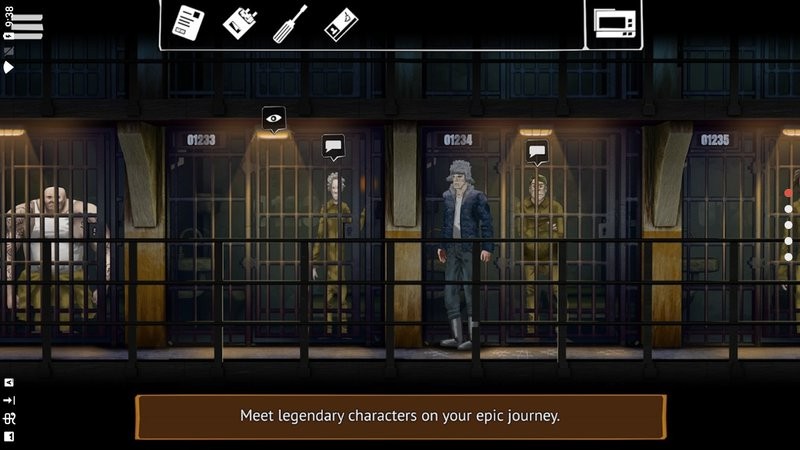Screen dimensions: 800x450
Task: Open the computer terminal icon
Action: tap(612, 23)
